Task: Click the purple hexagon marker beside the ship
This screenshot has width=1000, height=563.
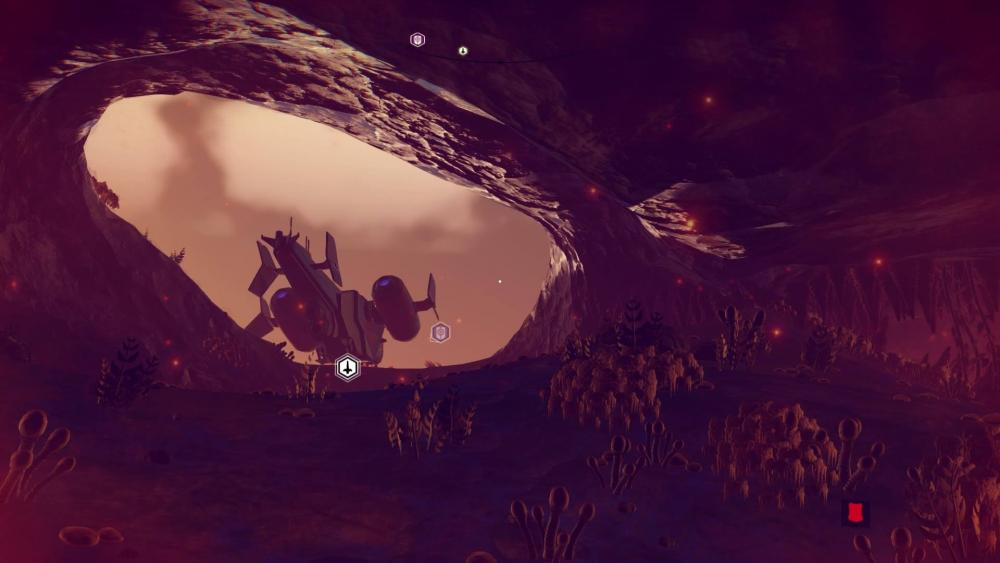Action: tap(440, 333)
